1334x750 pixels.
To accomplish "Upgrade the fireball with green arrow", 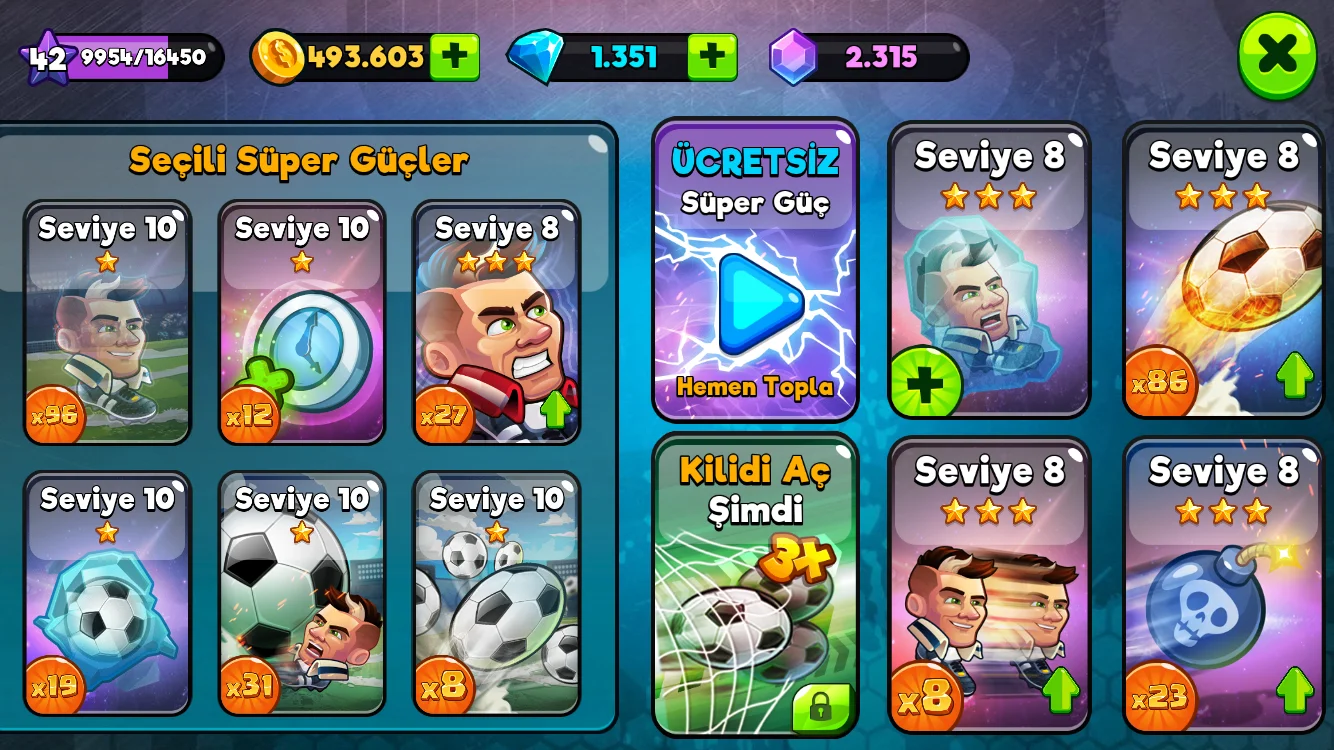I will [x=1295, y=375].
